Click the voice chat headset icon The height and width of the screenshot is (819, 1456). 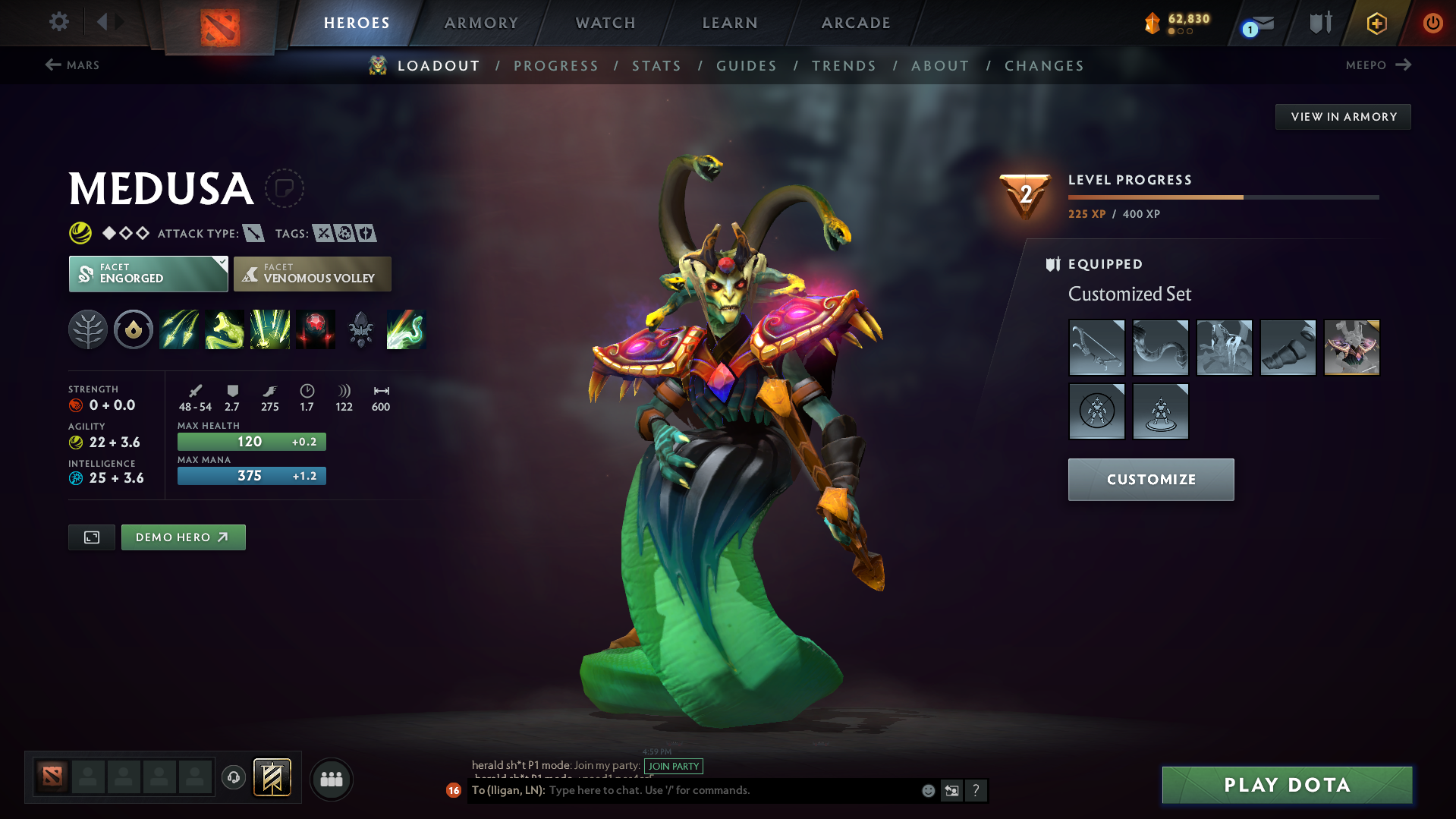coord(233,779)
